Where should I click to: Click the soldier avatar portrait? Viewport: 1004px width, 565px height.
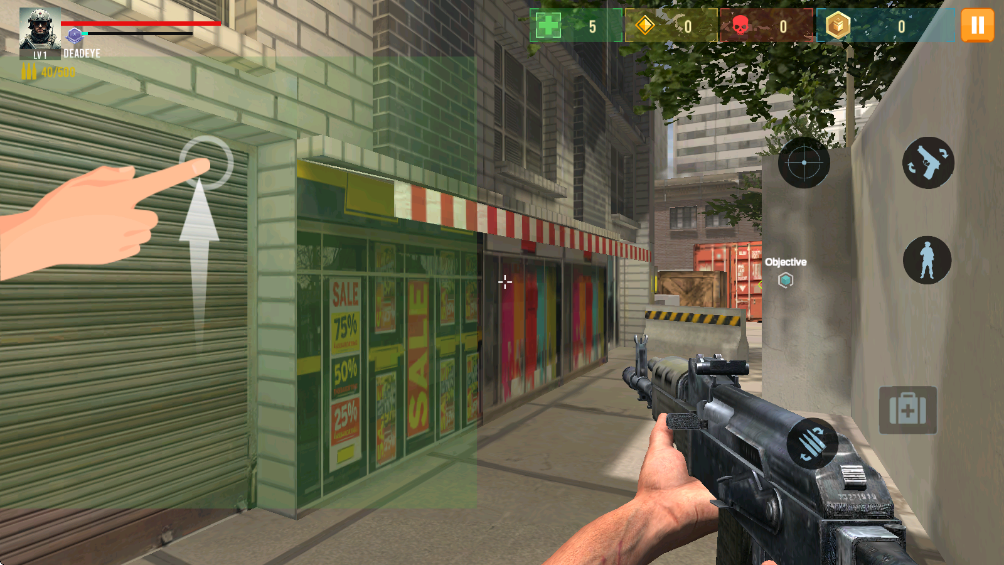(x=39, y=30)
